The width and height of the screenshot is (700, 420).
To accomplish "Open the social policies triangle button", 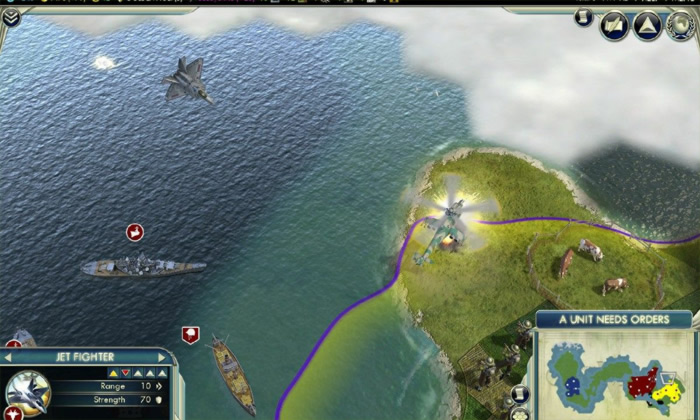I will tap(648, 26).
